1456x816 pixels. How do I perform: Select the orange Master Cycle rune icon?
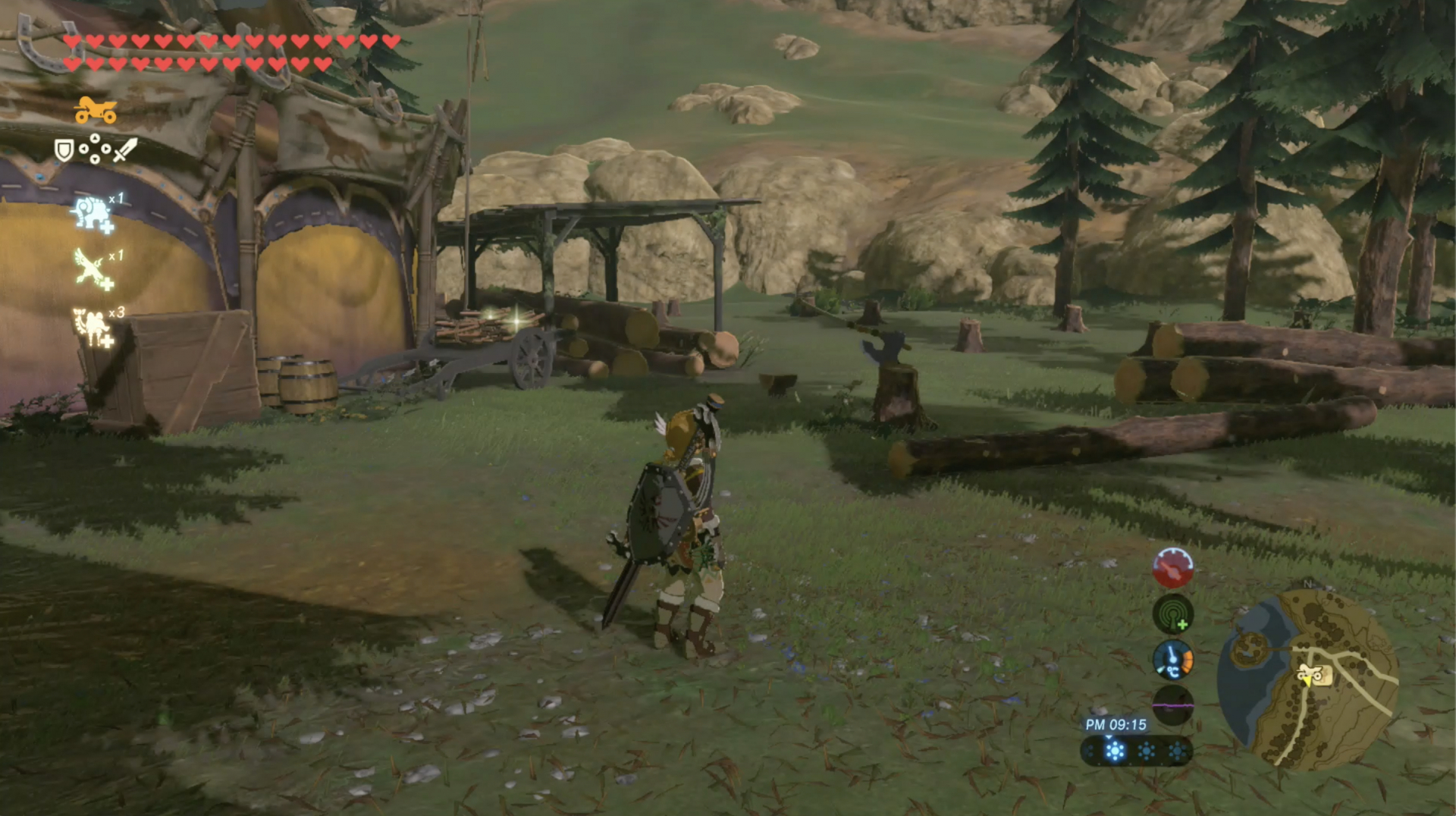(96, 111)
